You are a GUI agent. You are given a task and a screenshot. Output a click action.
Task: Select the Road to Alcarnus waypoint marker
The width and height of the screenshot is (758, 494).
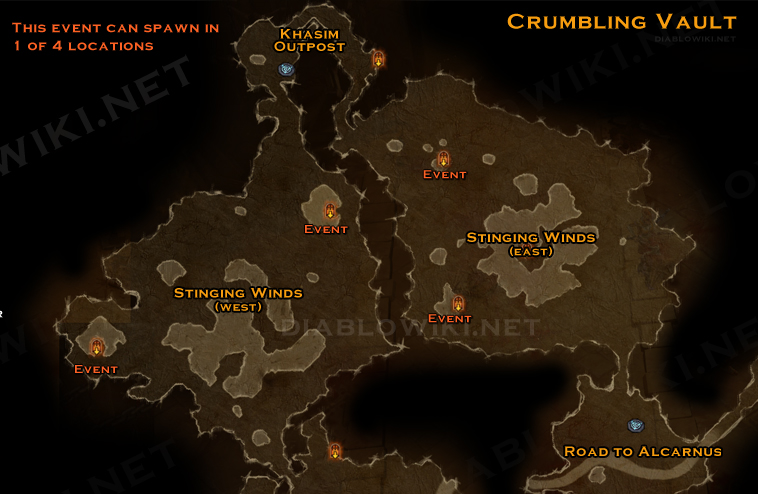coord(634,426)
